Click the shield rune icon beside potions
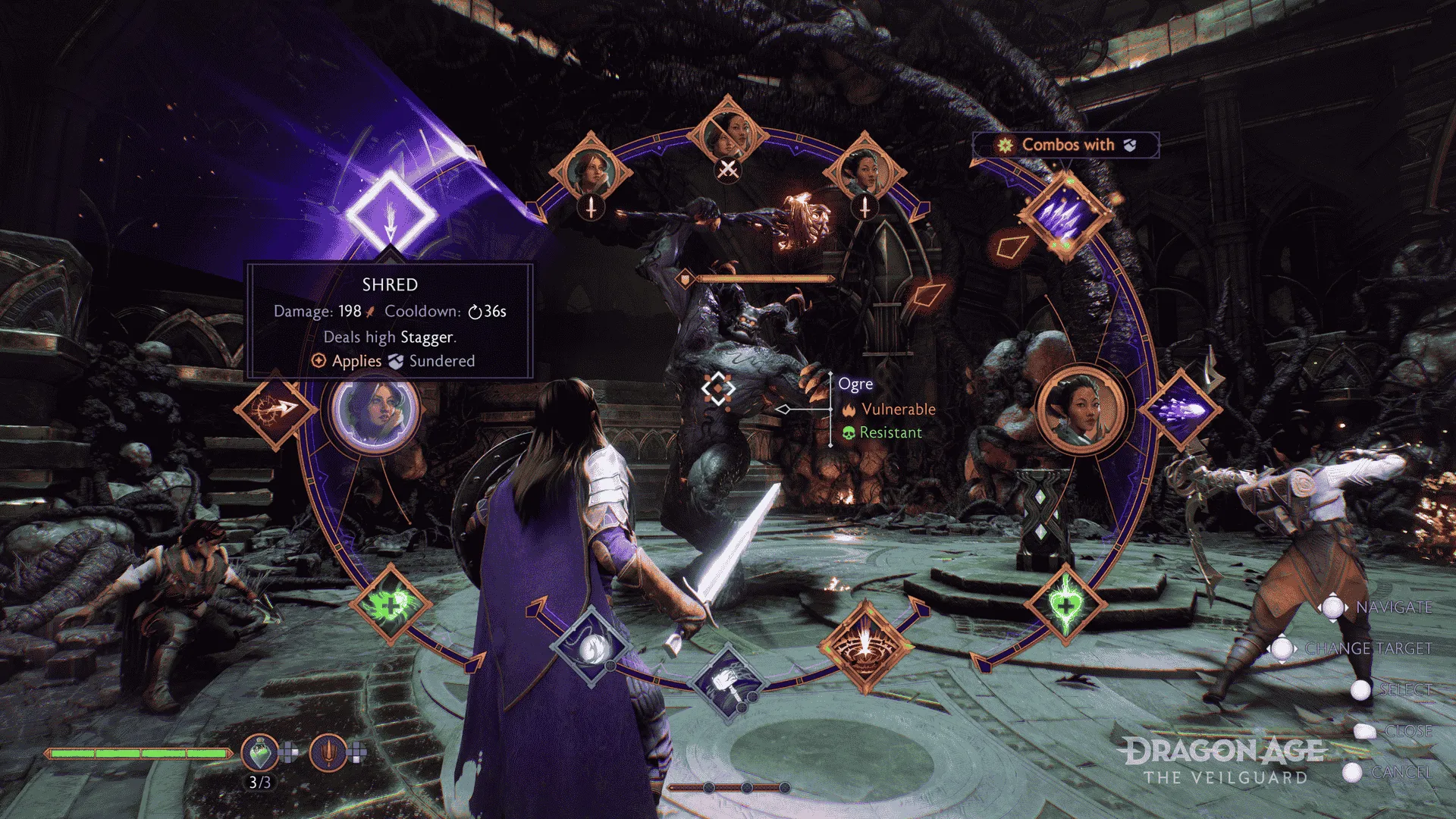This screenshot has width=1456, height=819. (x=328, y=751)
